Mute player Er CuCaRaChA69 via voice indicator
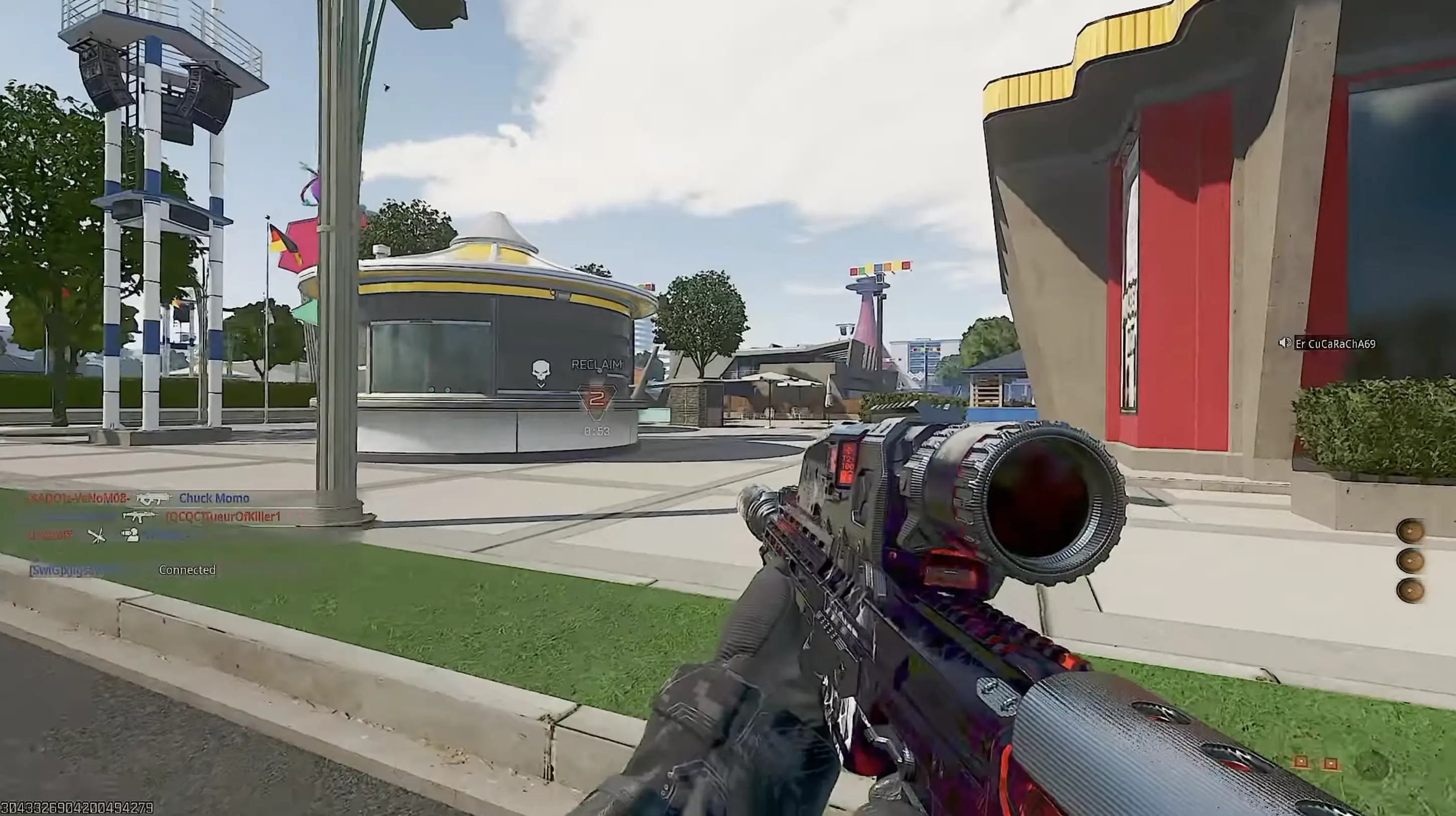This screenshot has width=1456, height=816. point(1285,344)
